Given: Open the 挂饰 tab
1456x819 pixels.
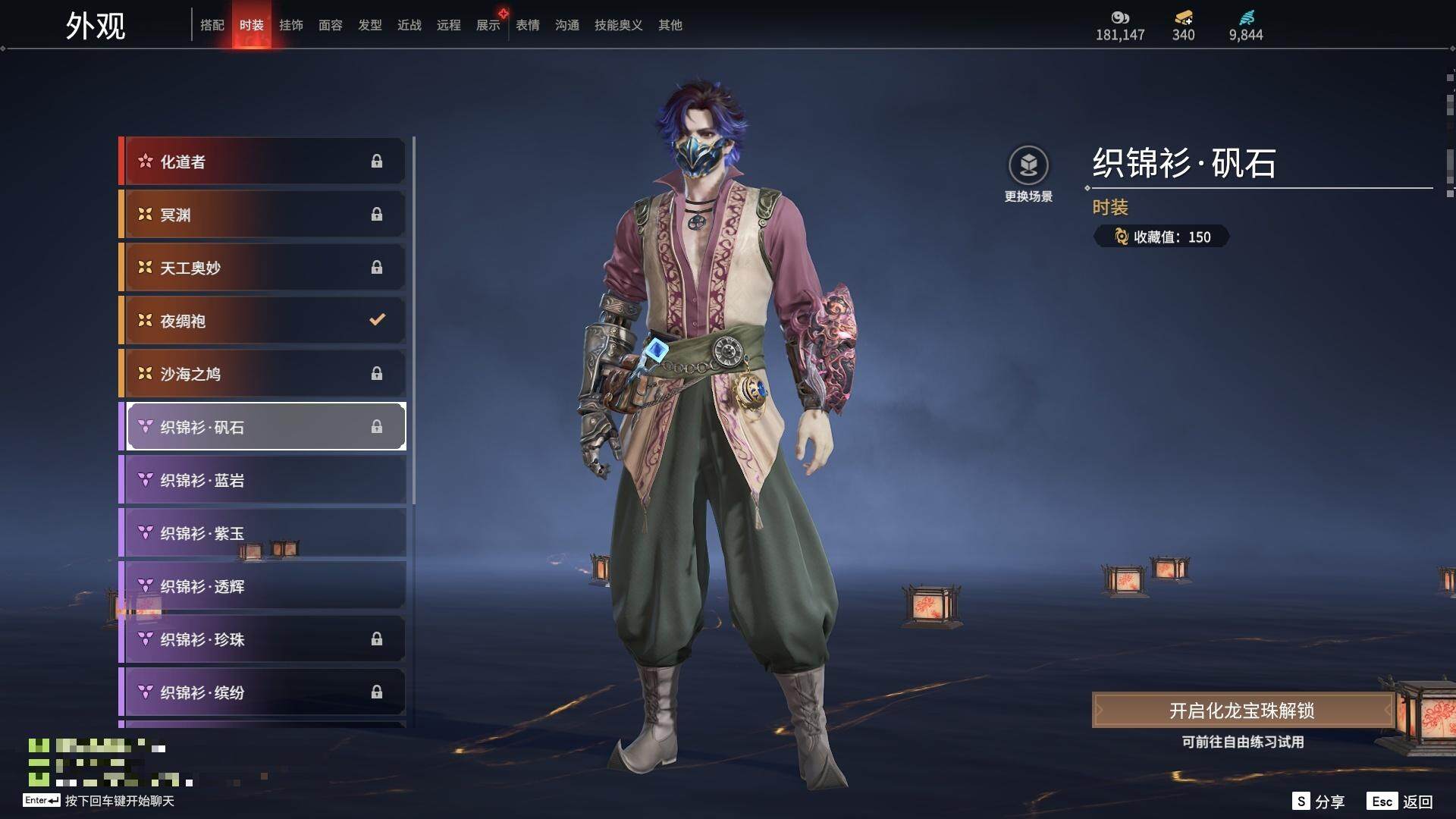Looking at the screenshot, I should click(290, 25).
